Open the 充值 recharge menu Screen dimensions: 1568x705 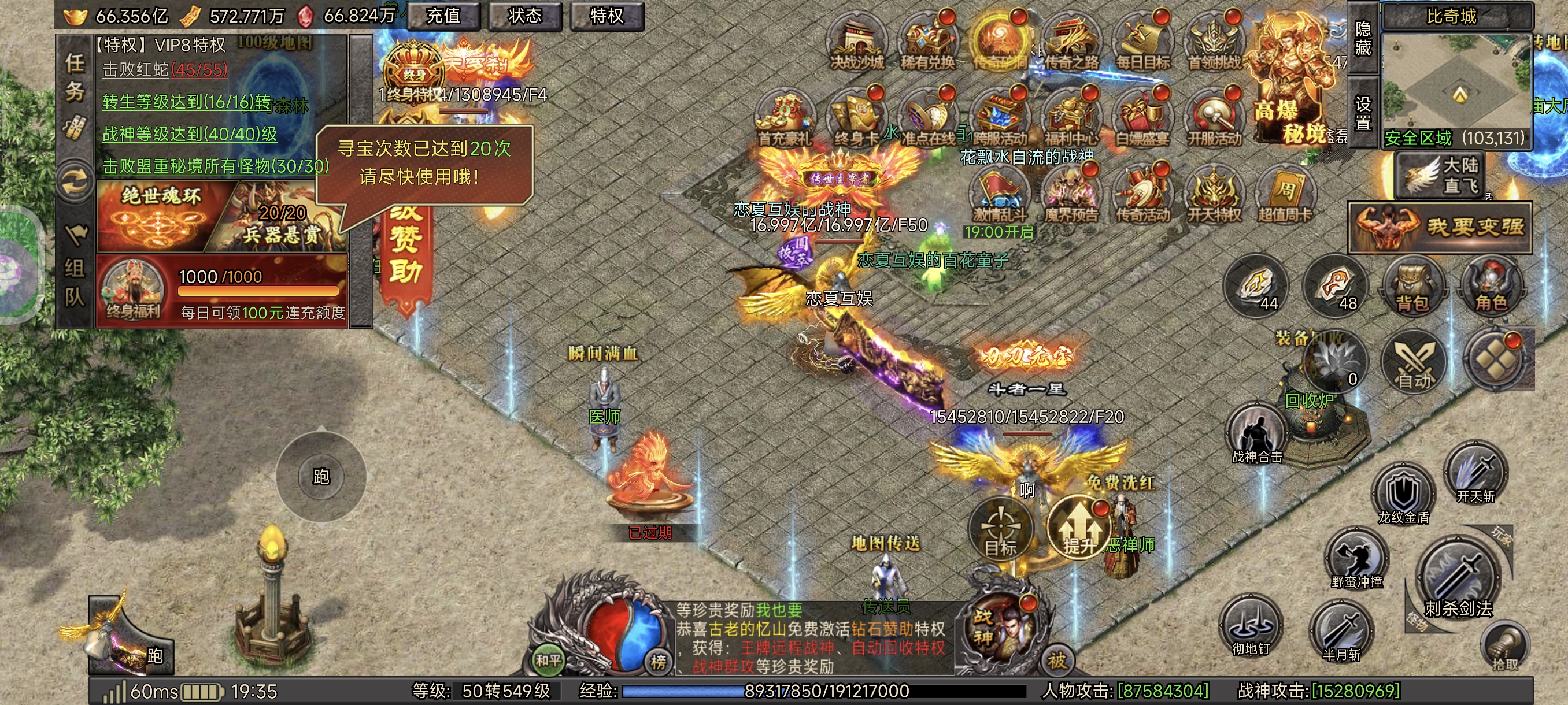(443, 16)
